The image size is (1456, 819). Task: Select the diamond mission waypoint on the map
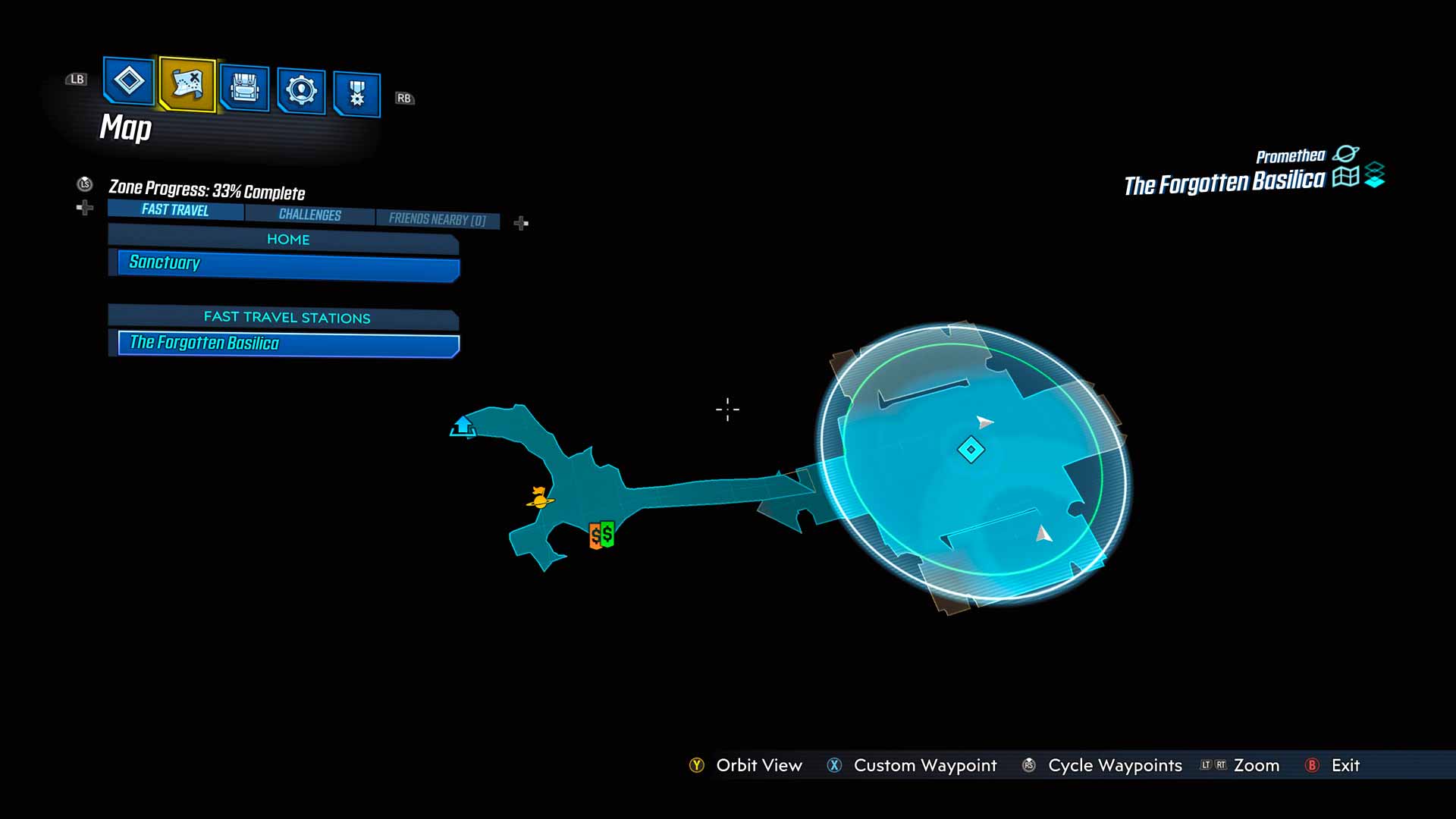pos(971,450)
